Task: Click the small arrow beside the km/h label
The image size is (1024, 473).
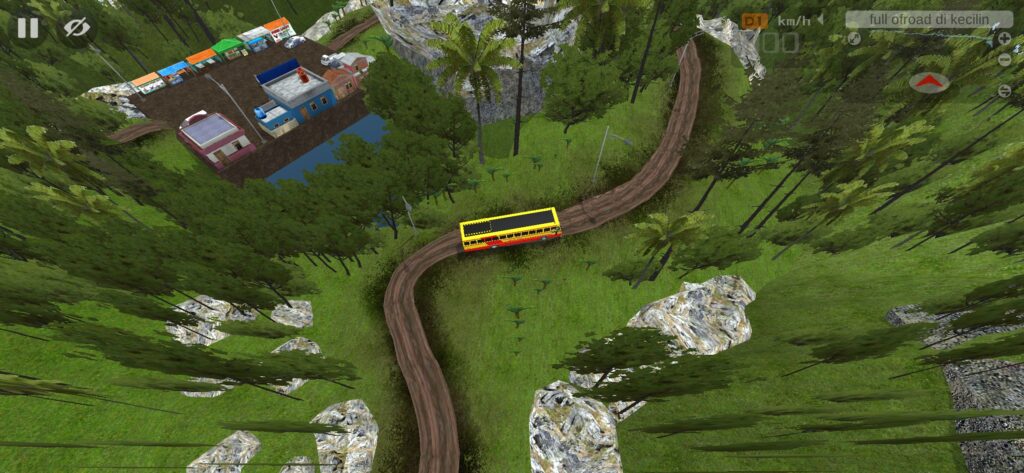Action: click(x=820, y=20)
